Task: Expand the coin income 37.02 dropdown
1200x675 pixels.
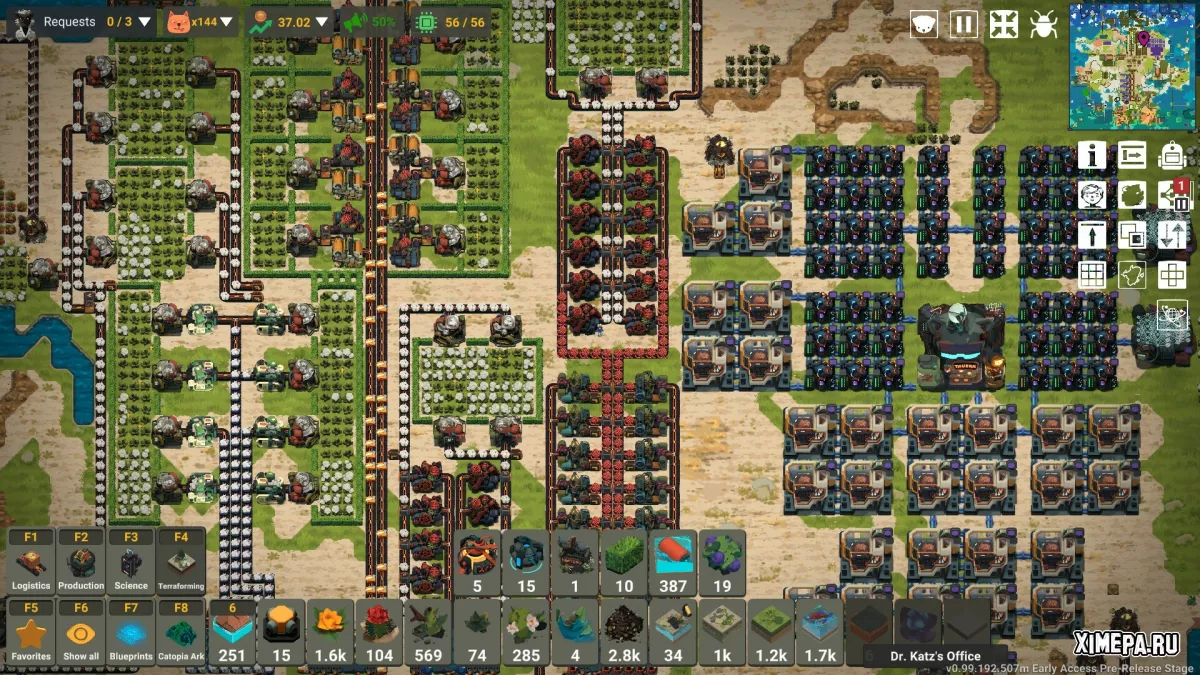Action: (321, 22)
